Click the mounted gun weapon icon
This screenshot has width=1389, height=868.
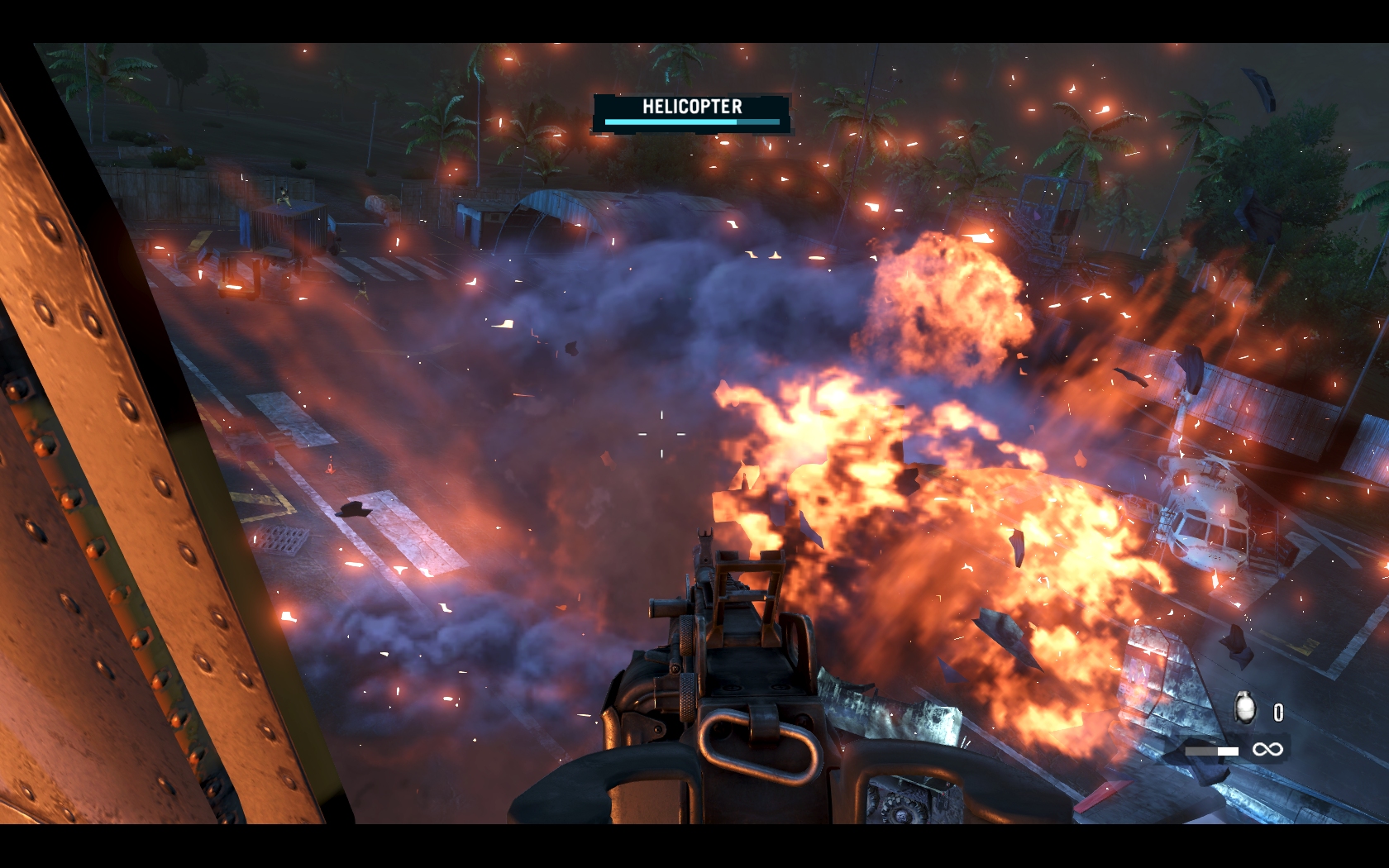(x=1212, y=751)
